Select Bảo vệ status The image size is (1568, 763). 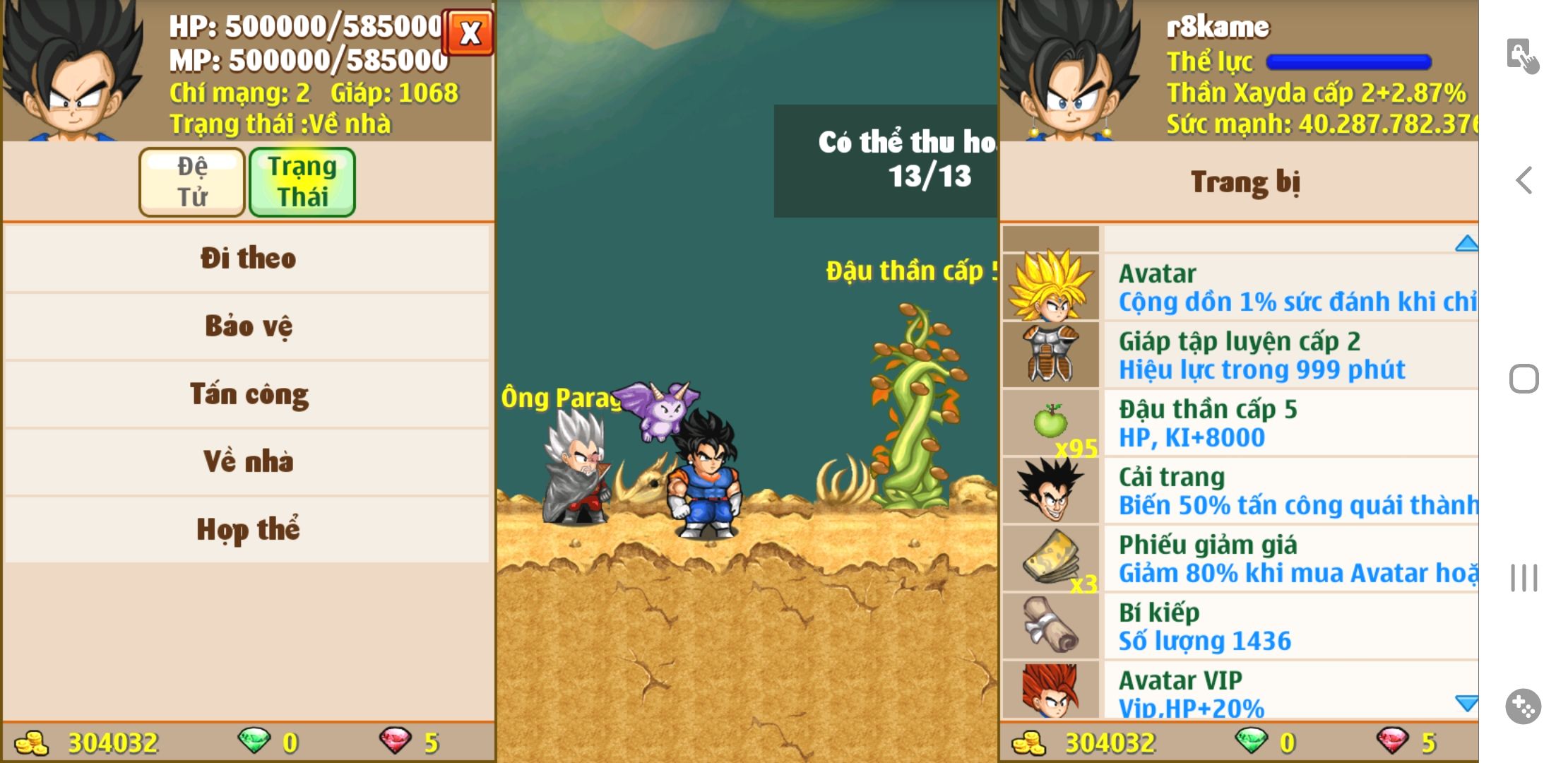[247, 326]
